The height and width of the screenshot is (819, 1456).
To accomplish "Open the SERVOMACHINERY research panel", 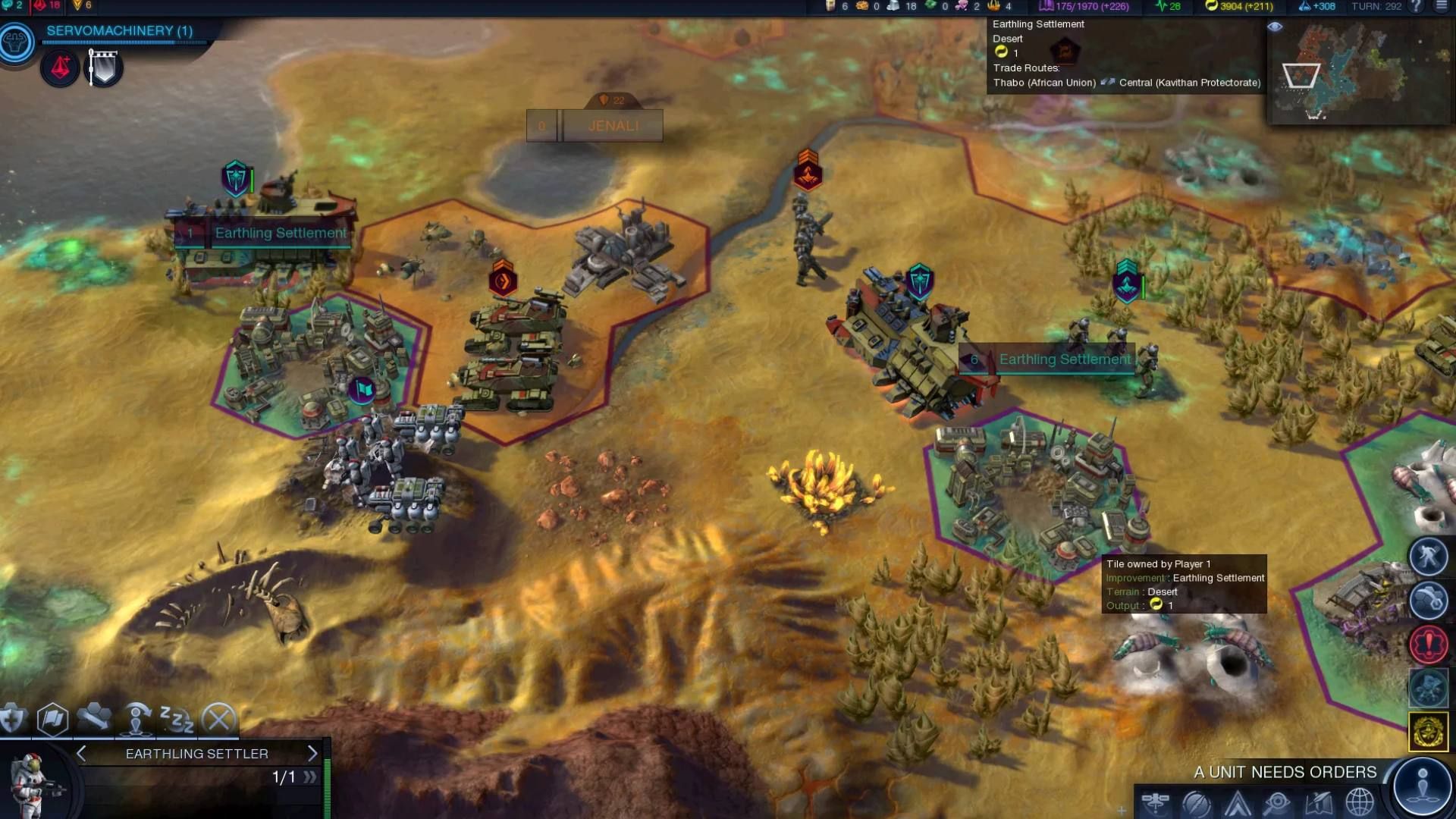I will tap(118, 32).
